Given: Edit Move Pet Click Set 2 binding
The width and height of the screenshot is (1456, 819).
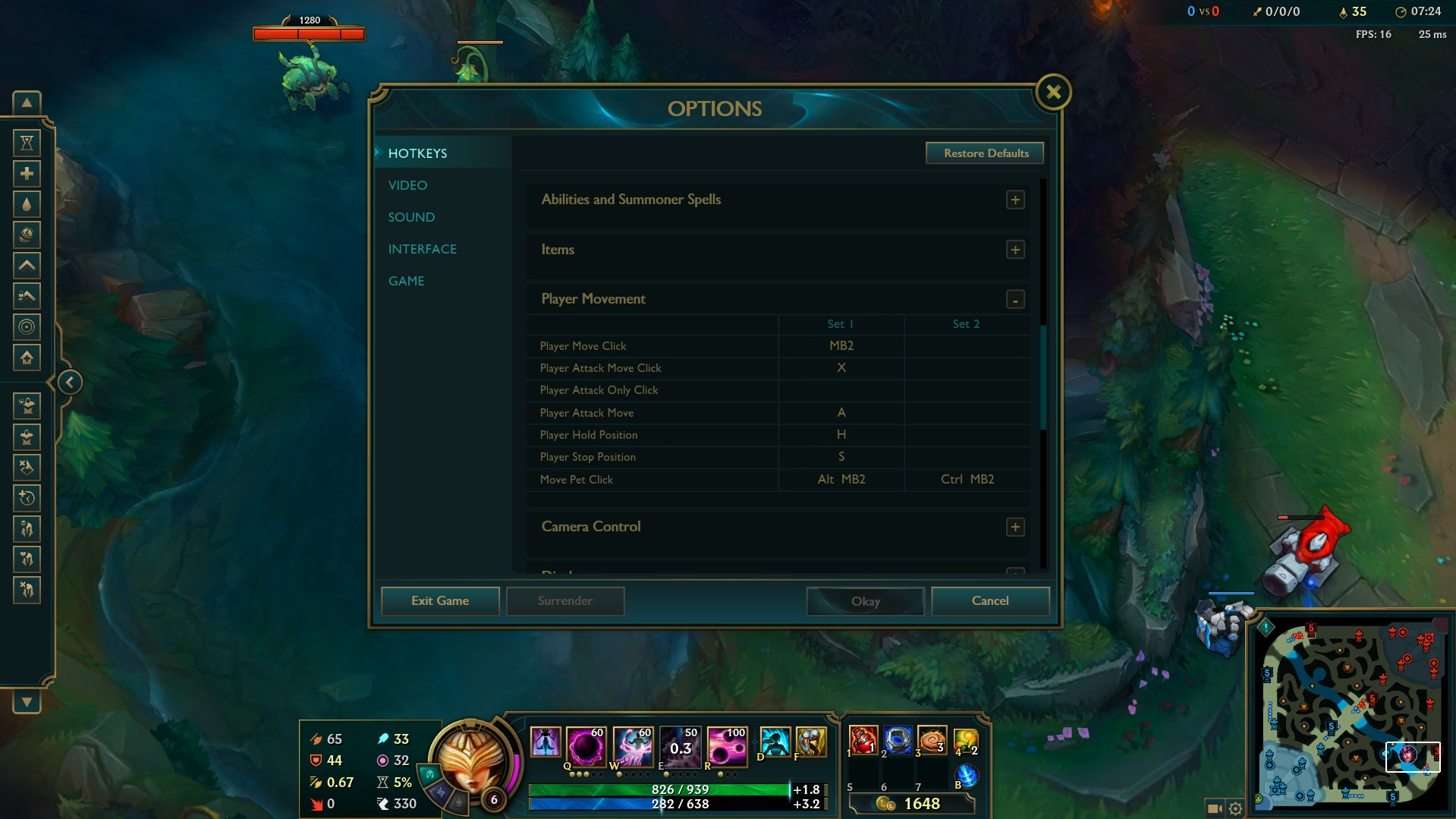Looking at the screenshot, I should pyautogui.click(x=967, y=480).
